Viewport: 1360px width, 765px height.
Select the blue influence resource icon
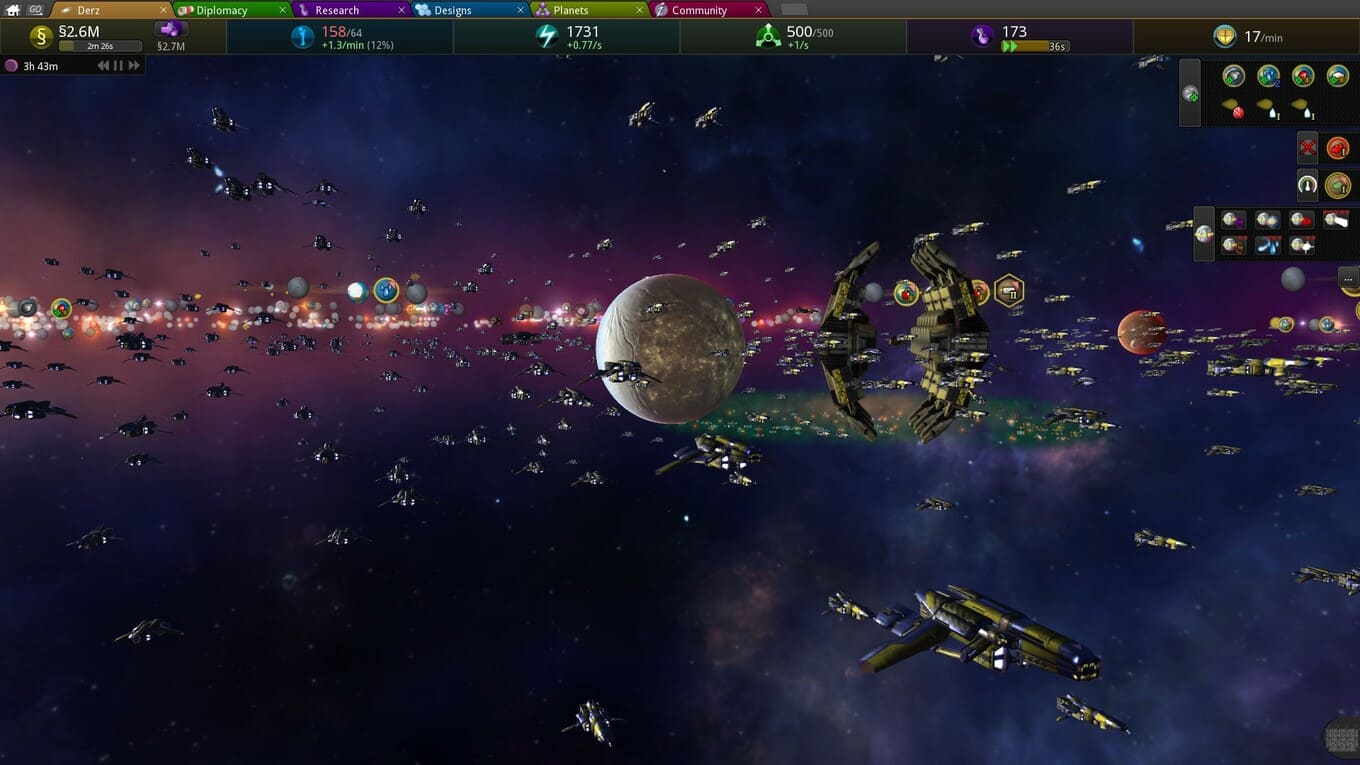pyautogui.click(x=302, y=37)
